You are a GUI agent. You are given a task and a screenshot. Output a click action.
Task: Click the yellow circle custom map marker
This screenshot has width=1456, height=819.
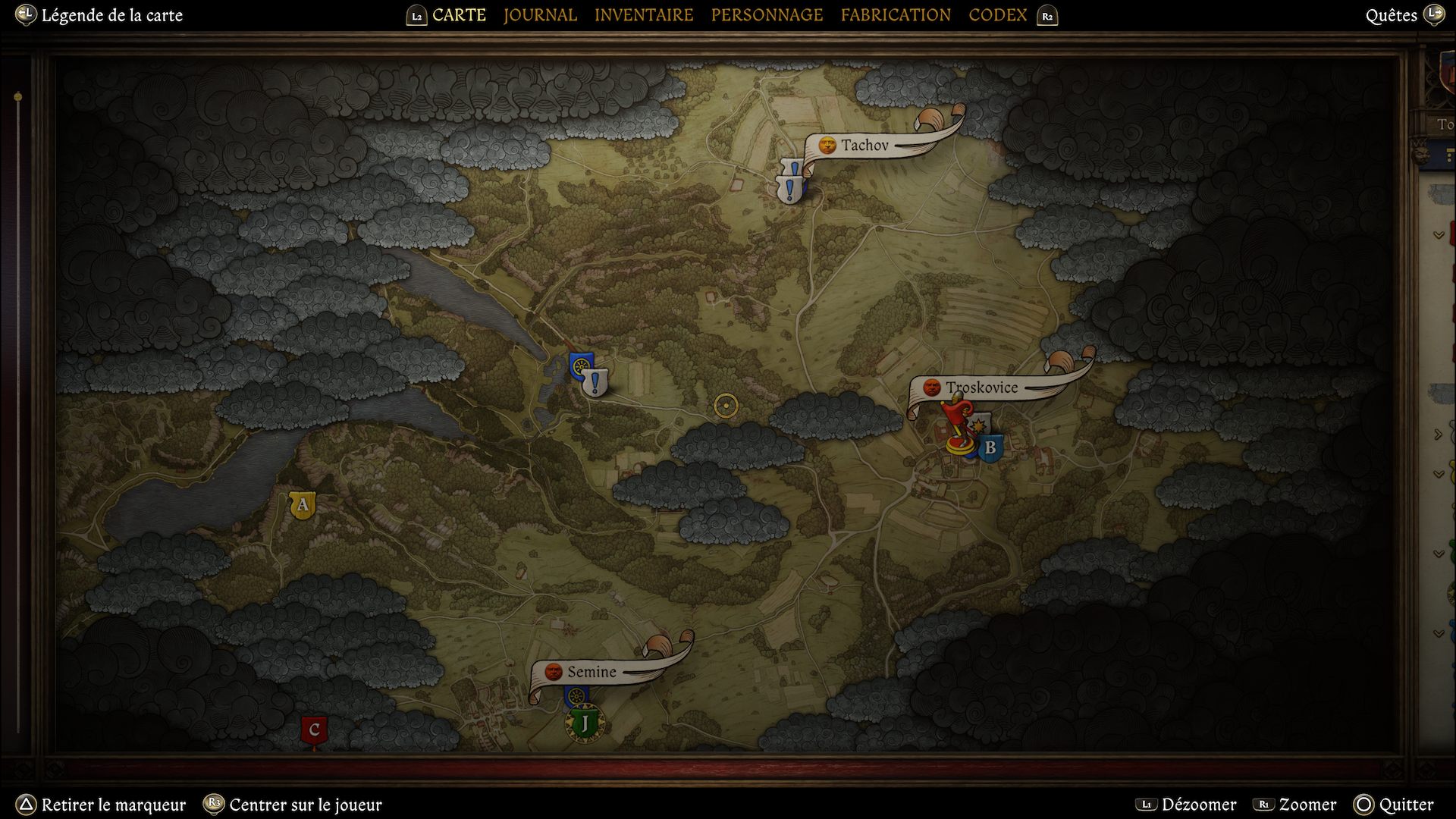pyautogui.click(x=726, y=406)
